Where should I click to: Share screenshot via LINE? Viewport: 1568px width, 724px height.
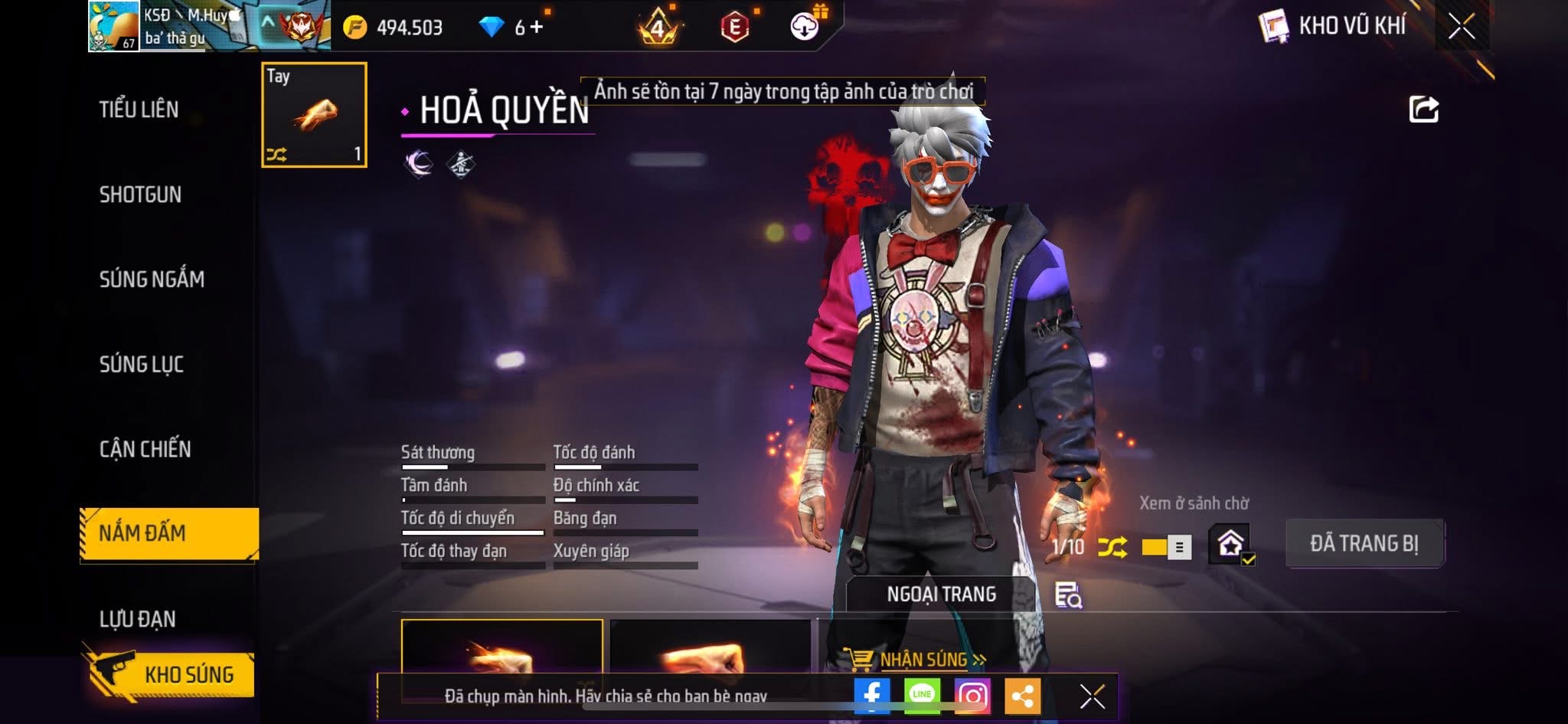tap(922, 696)
